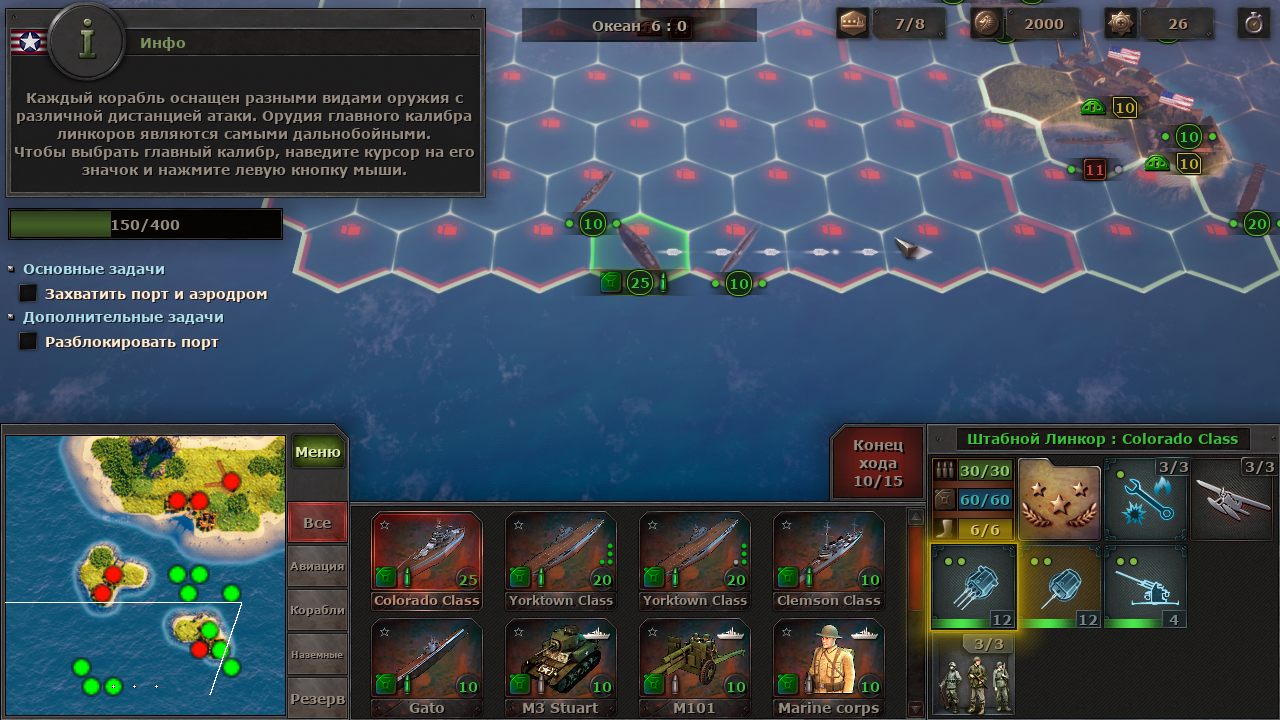Image resolution: width=1280 pixels, height=720 pixels.
Task: Select the Colorado Class battleship card
Action: coord(426,560)
